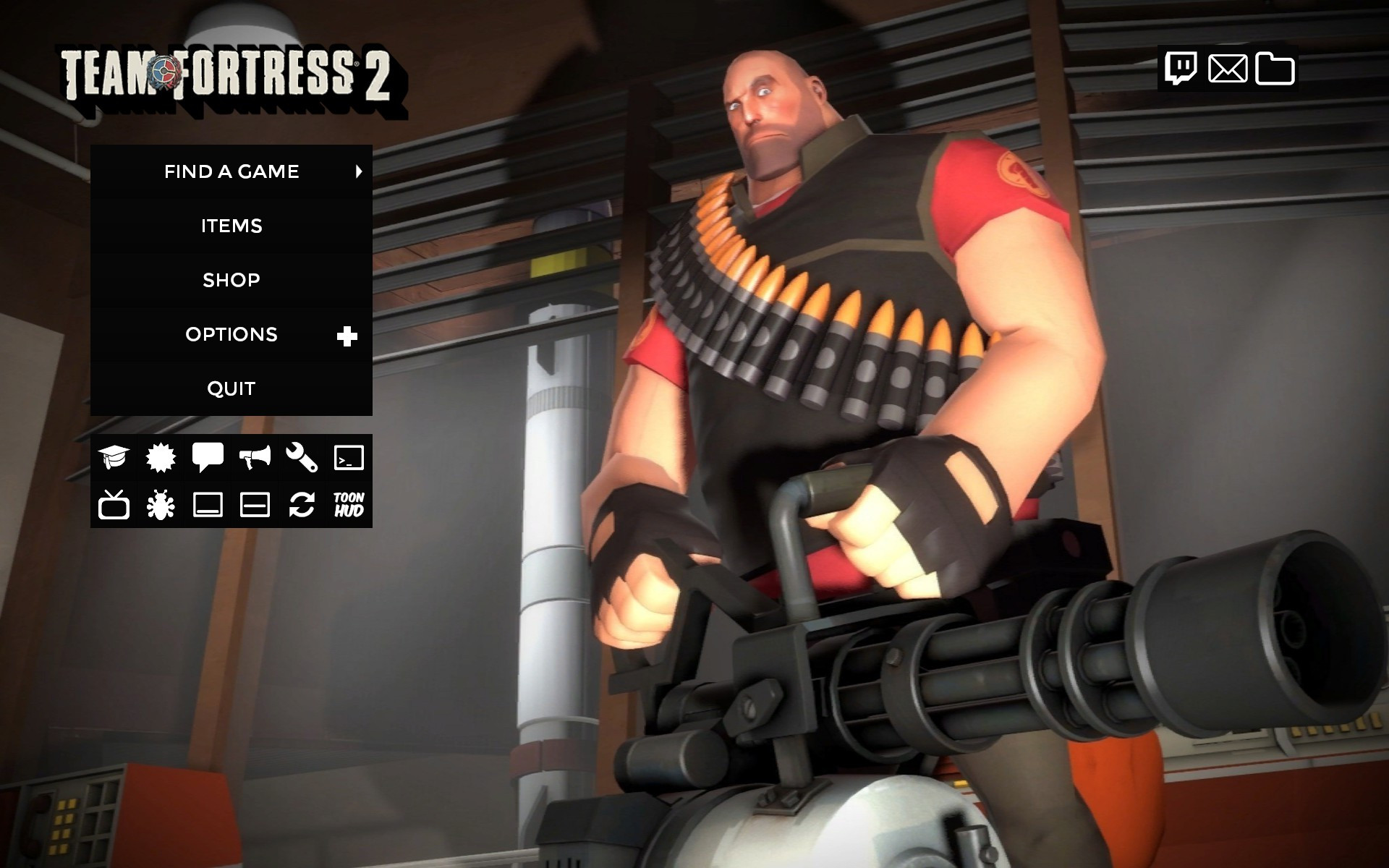
Task: Open the speech bubble chat icon
Action: (208, 457)
